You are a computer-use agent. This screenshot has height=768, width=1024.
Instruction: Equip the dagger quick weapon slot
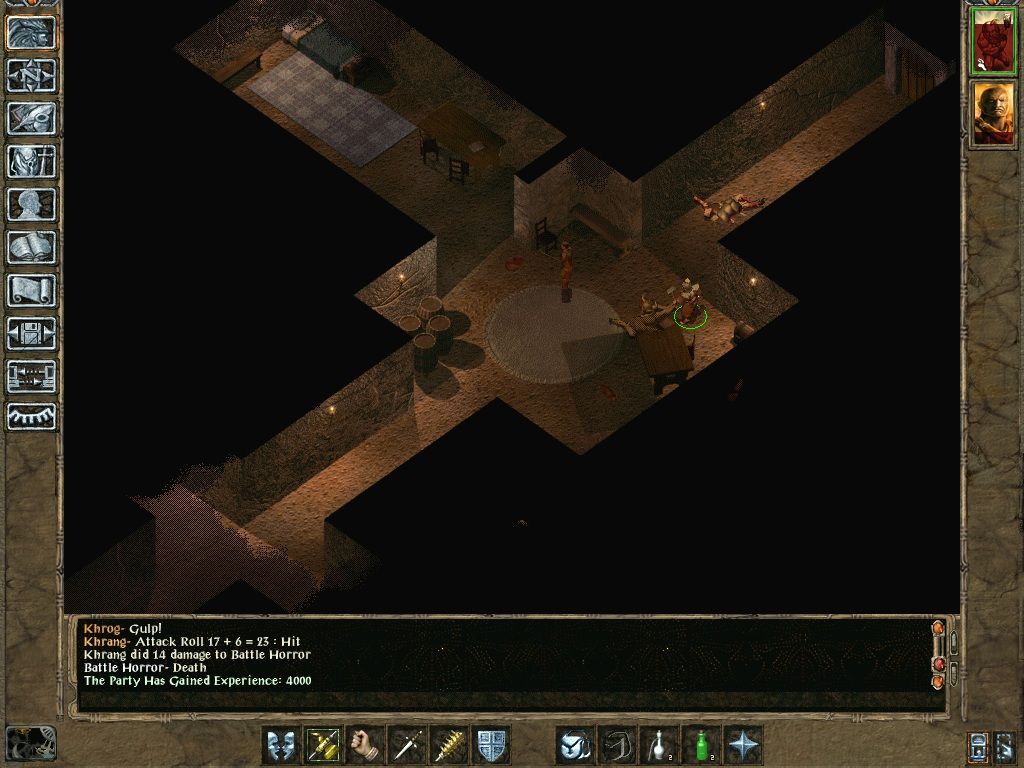(407, 745)
